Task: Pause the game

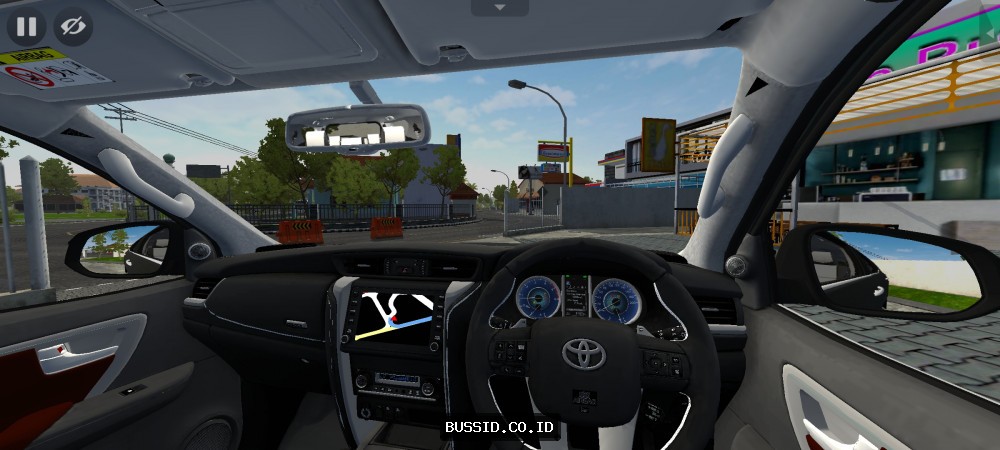Action: tap(26, 26)
